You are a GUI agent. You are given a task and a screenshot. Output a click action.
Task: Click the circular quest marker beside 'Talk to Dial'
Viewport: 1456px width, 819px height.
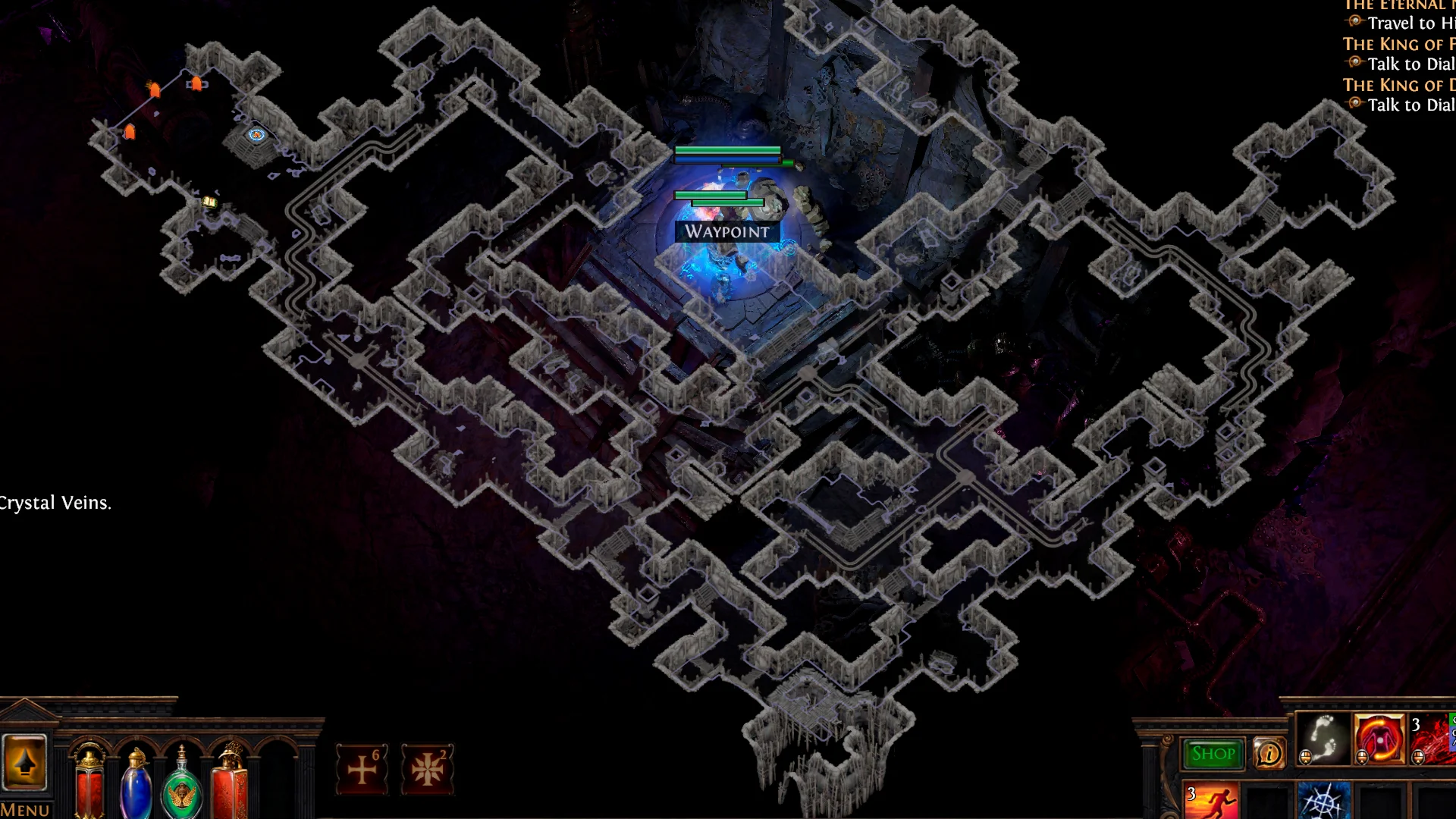coord(1354,64)
